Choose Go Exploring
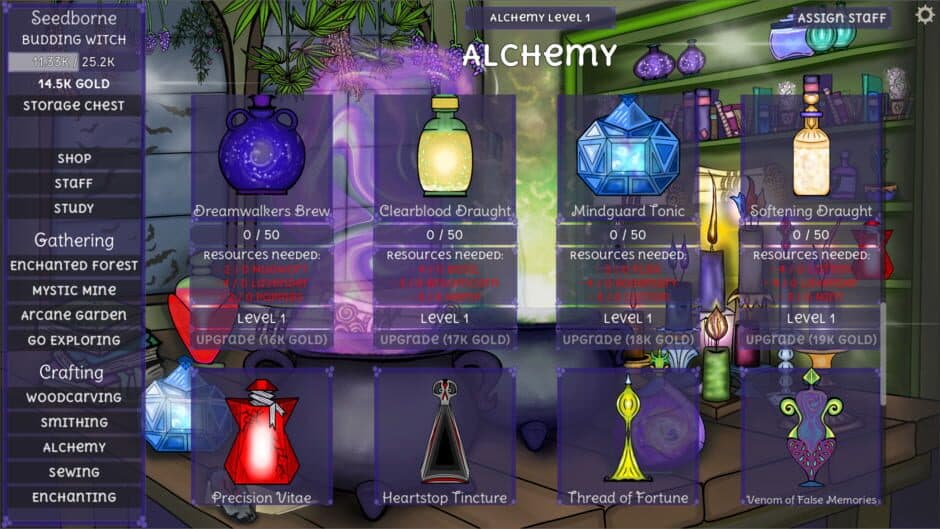Screen dimensions: 940x529 pos(74,340)
